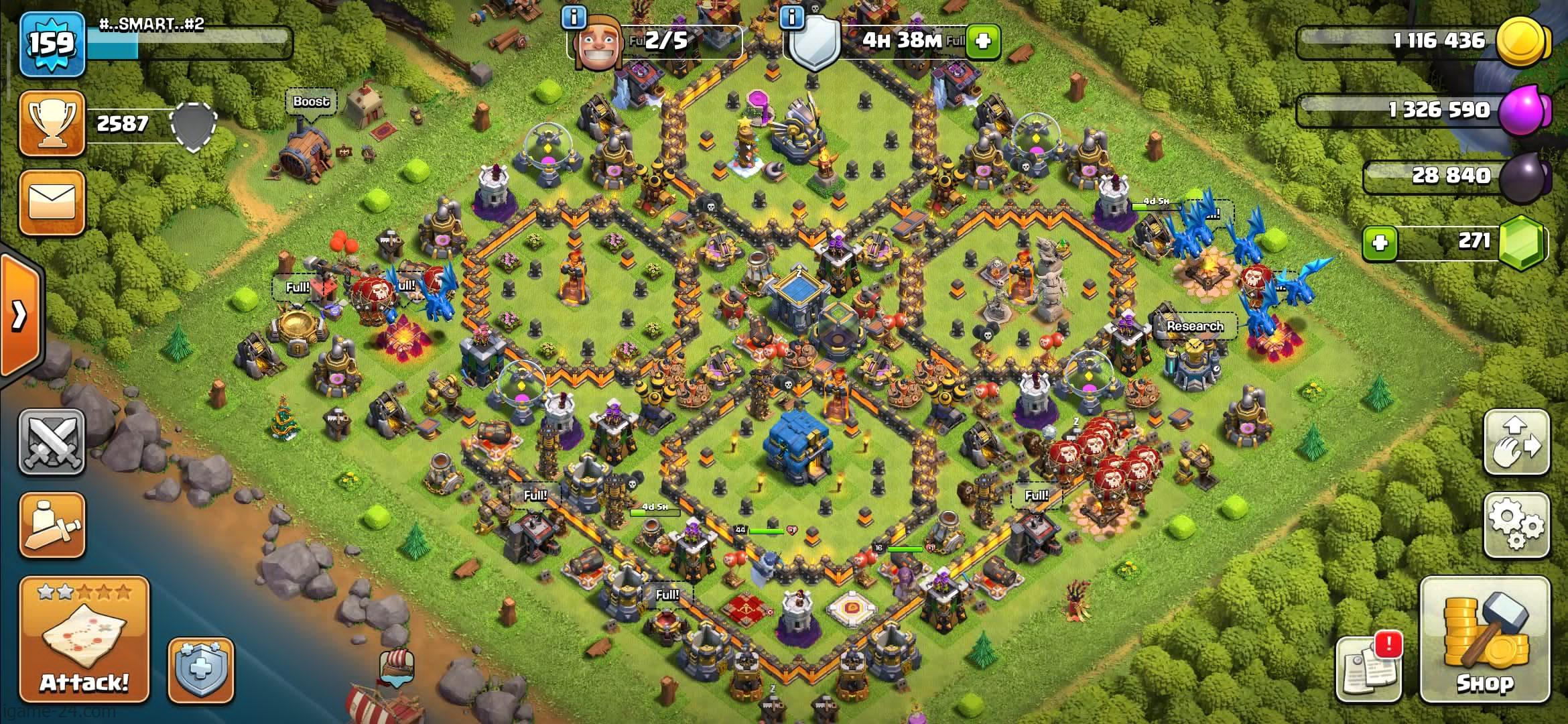The image size is (1568, 724).
Task: Open the Attack! map button
Action: (x=84, y=640)
